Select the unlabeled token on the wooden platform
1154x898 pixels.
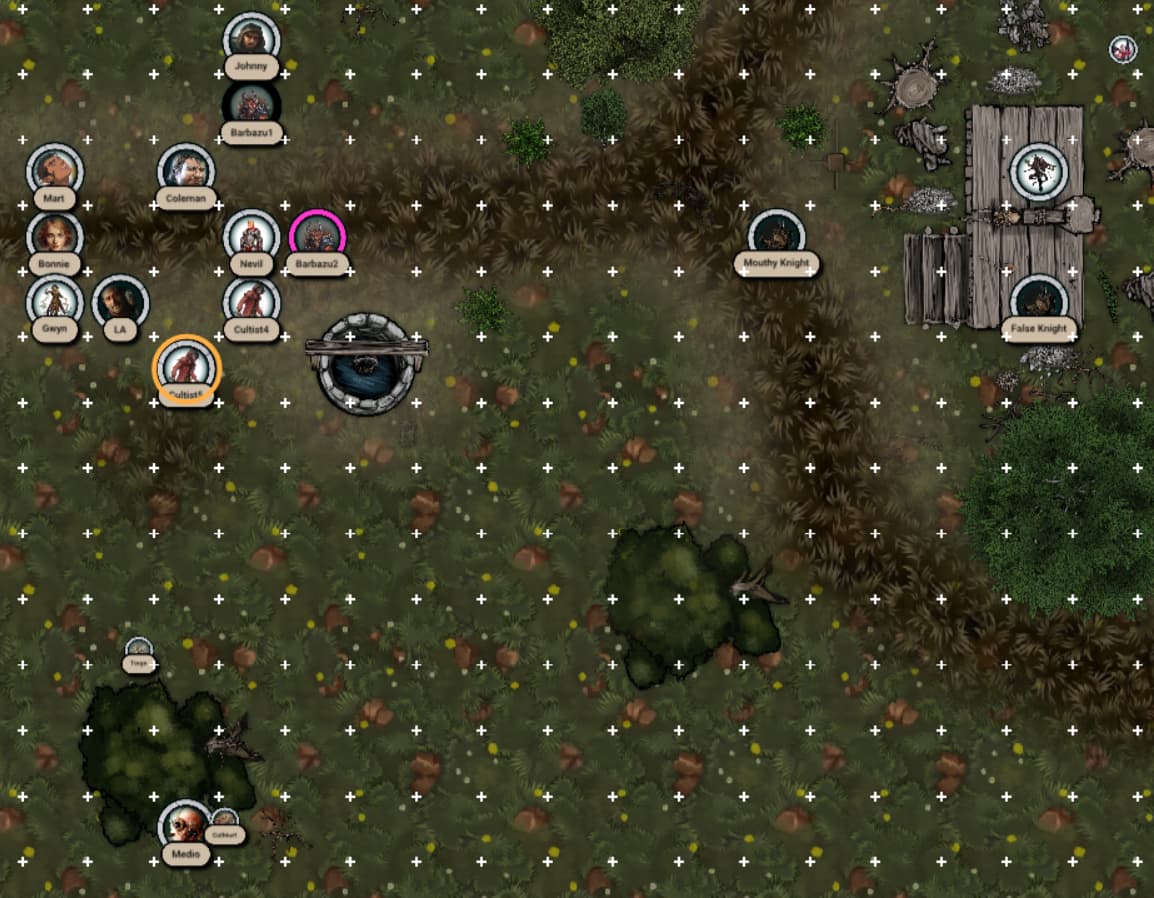(1039, 171)
